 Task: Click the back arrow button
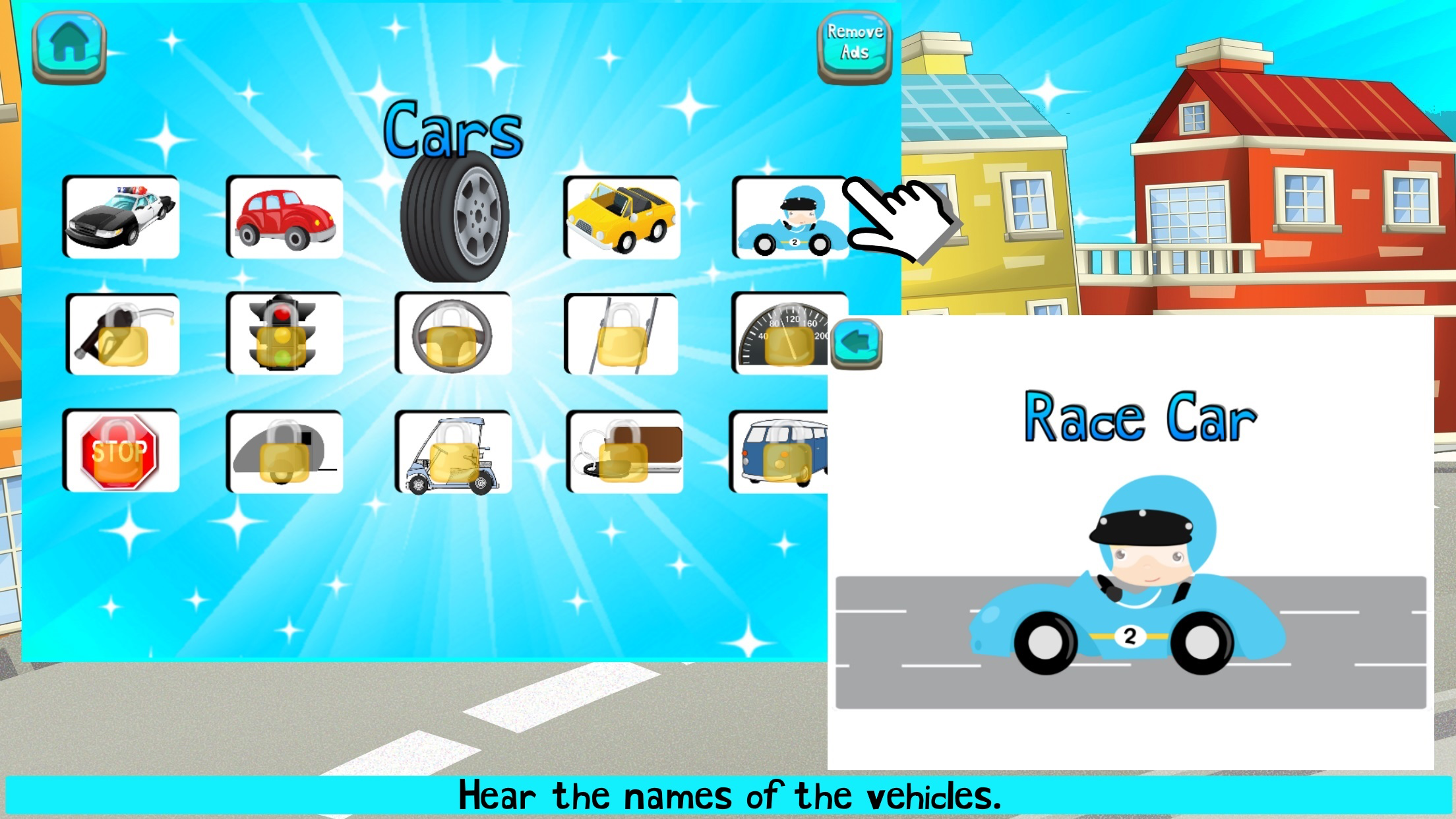point(856,343)
